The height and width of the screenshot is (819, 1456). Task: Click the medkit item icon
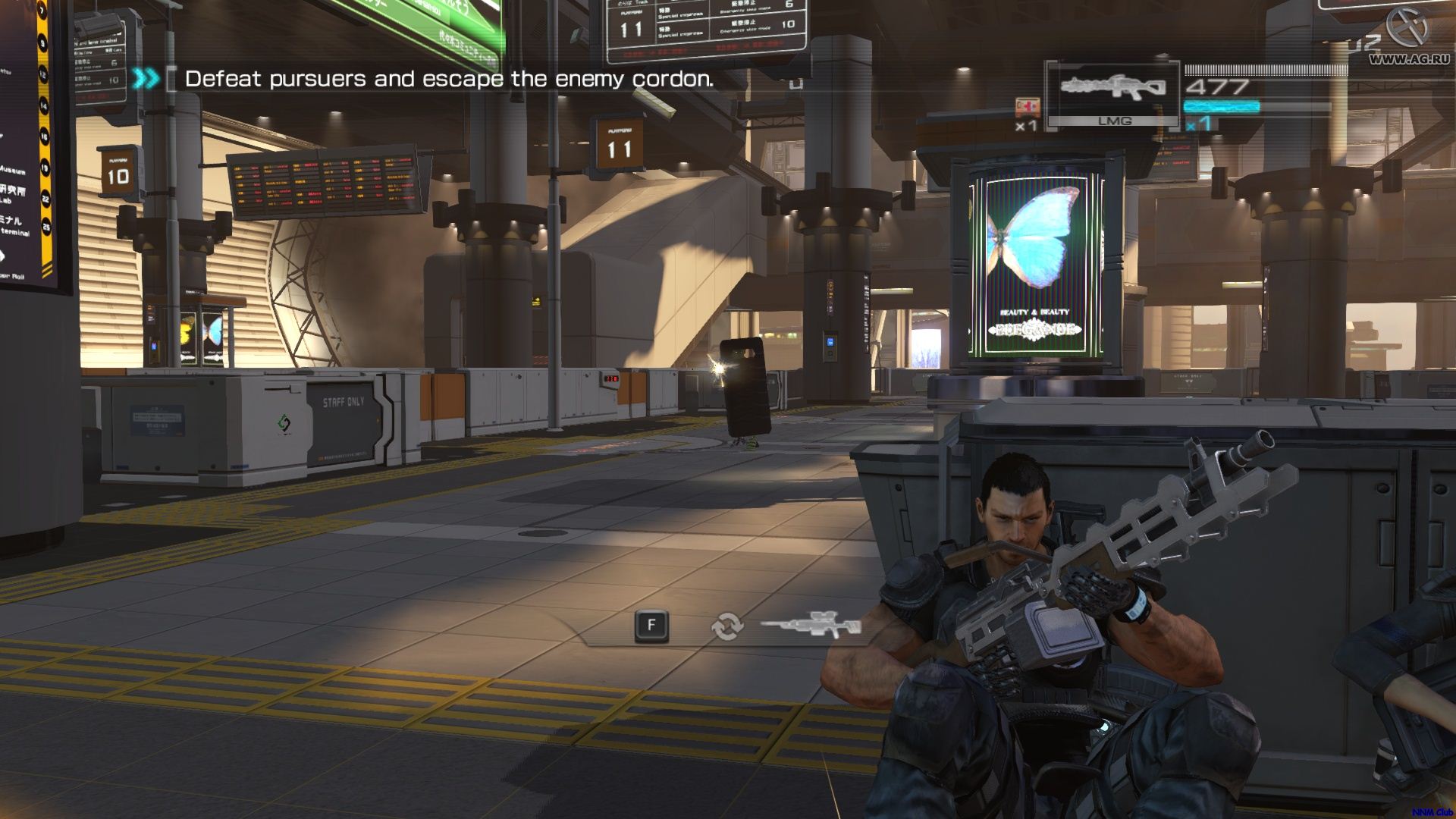point(1026,106)
